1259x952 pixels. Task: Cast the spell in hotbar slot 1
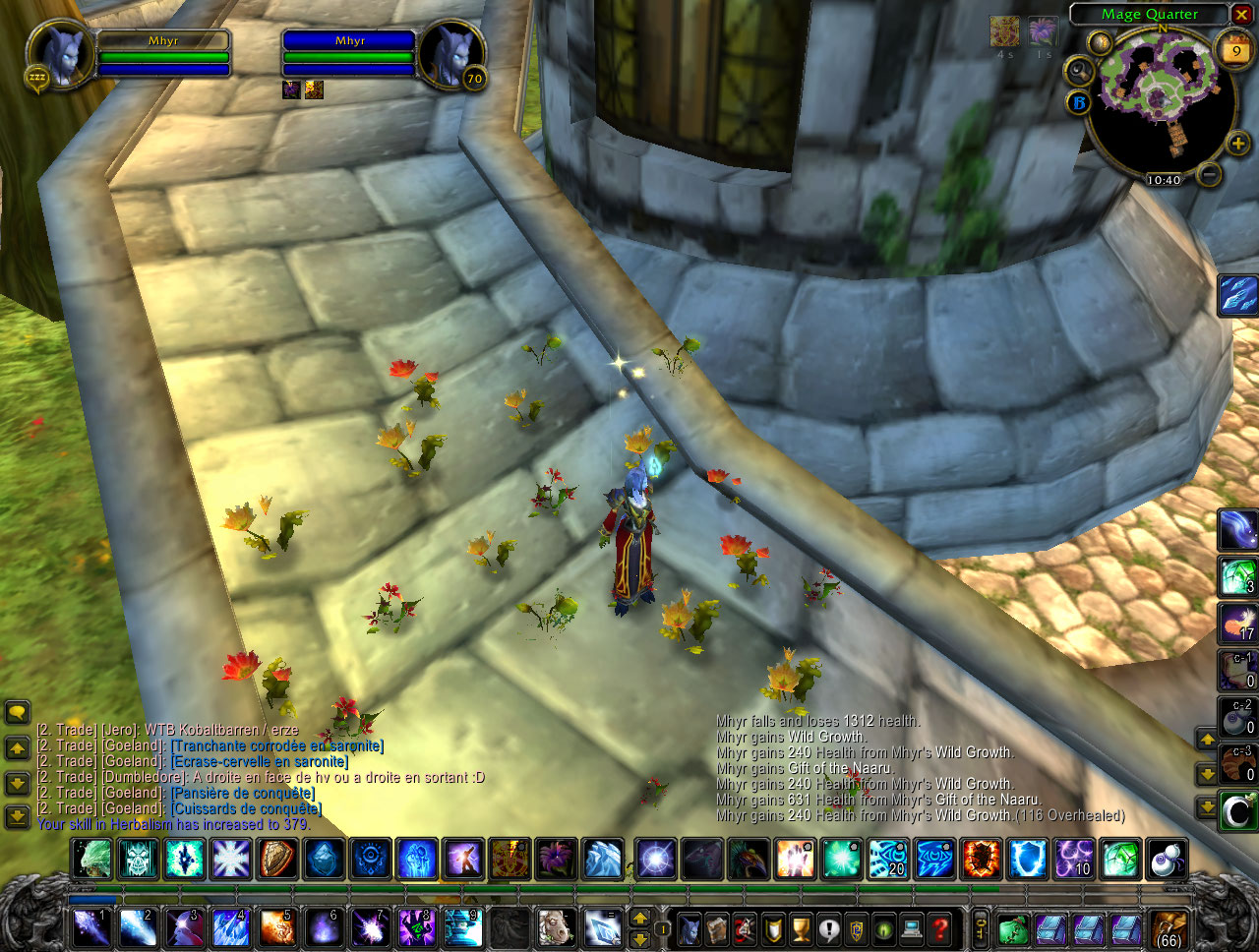[90, 928]
